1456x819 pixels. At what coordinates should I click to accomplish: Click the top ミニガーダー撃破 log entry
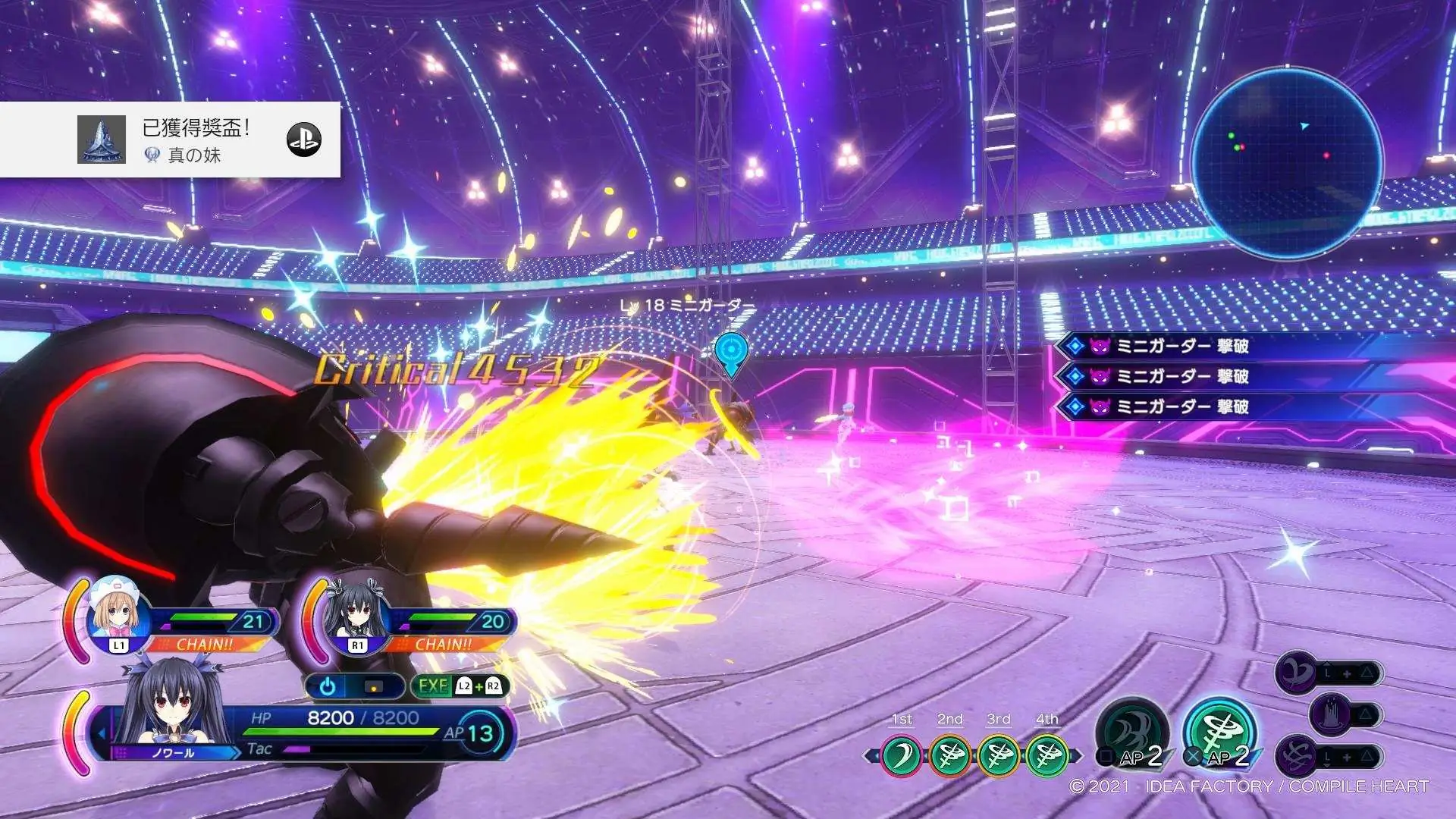click(x=1183, y=347)
